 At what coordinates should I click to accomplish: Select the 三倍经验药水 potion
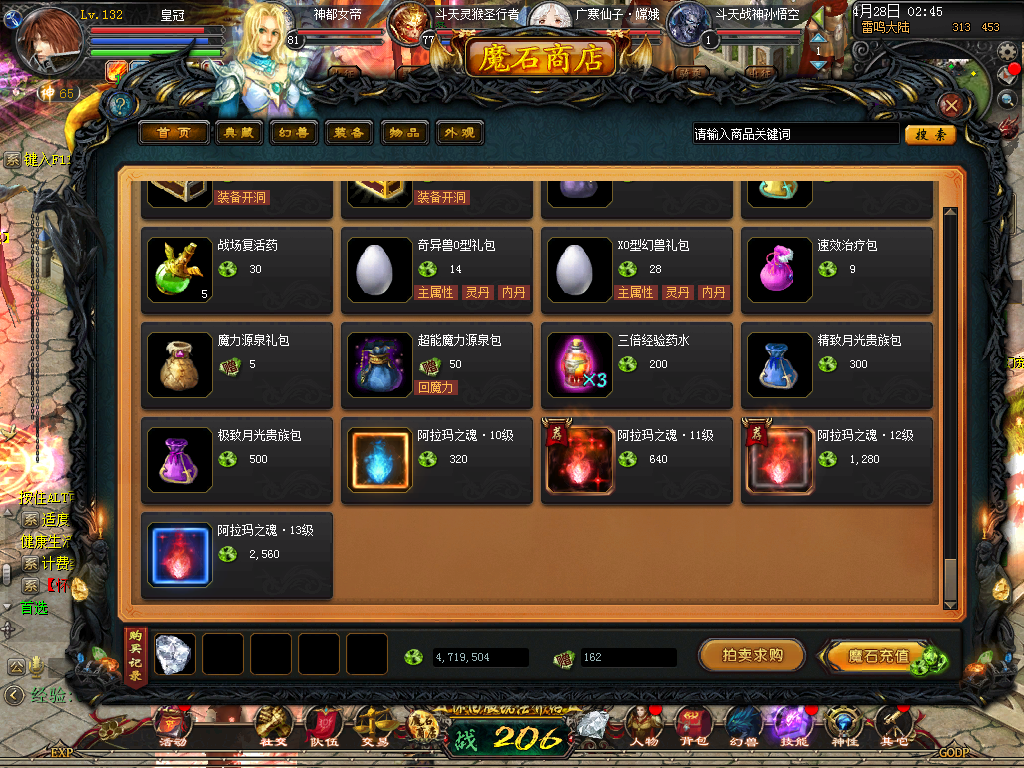point(580,365)
